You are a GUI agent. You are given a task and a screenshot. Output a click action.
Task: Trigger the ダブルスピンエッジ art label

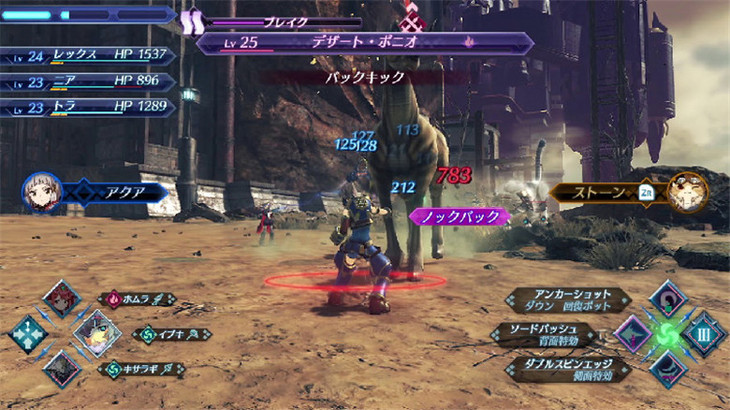click(566, 368)
